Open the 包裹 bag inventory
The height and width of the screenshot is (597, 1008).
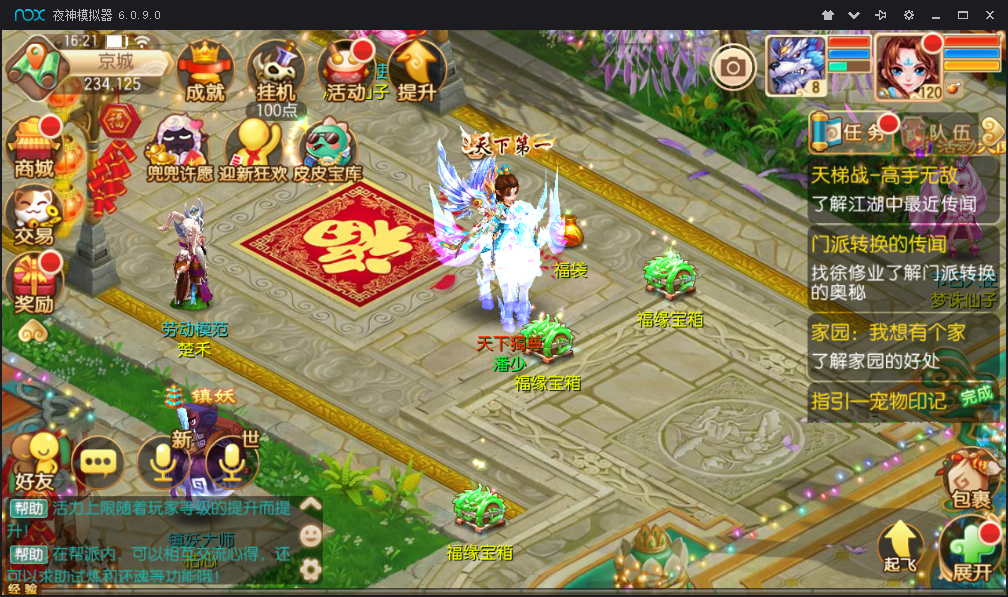click(x=971, y=476)
